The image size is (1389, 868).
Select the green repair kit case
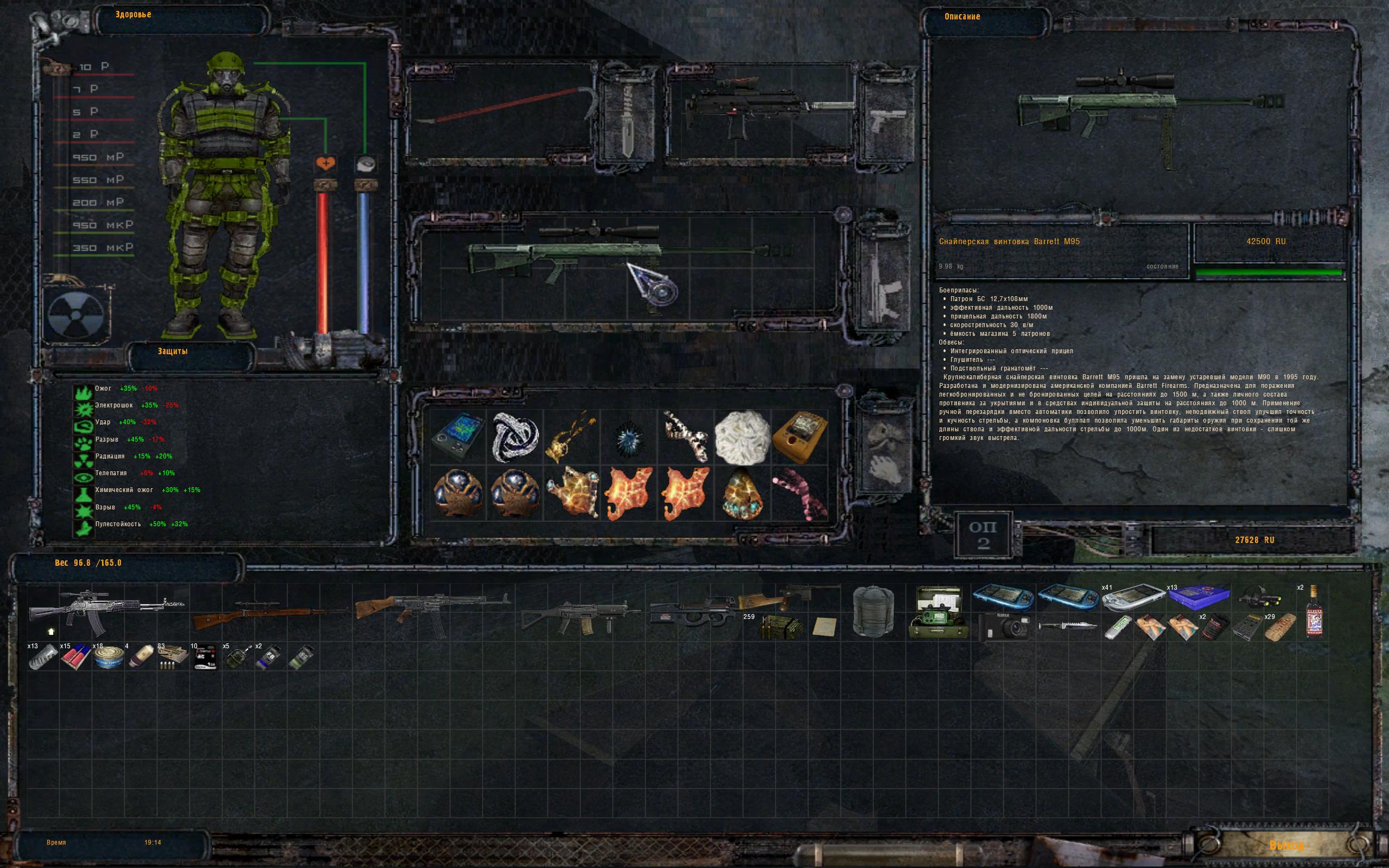tap(938, 612)
